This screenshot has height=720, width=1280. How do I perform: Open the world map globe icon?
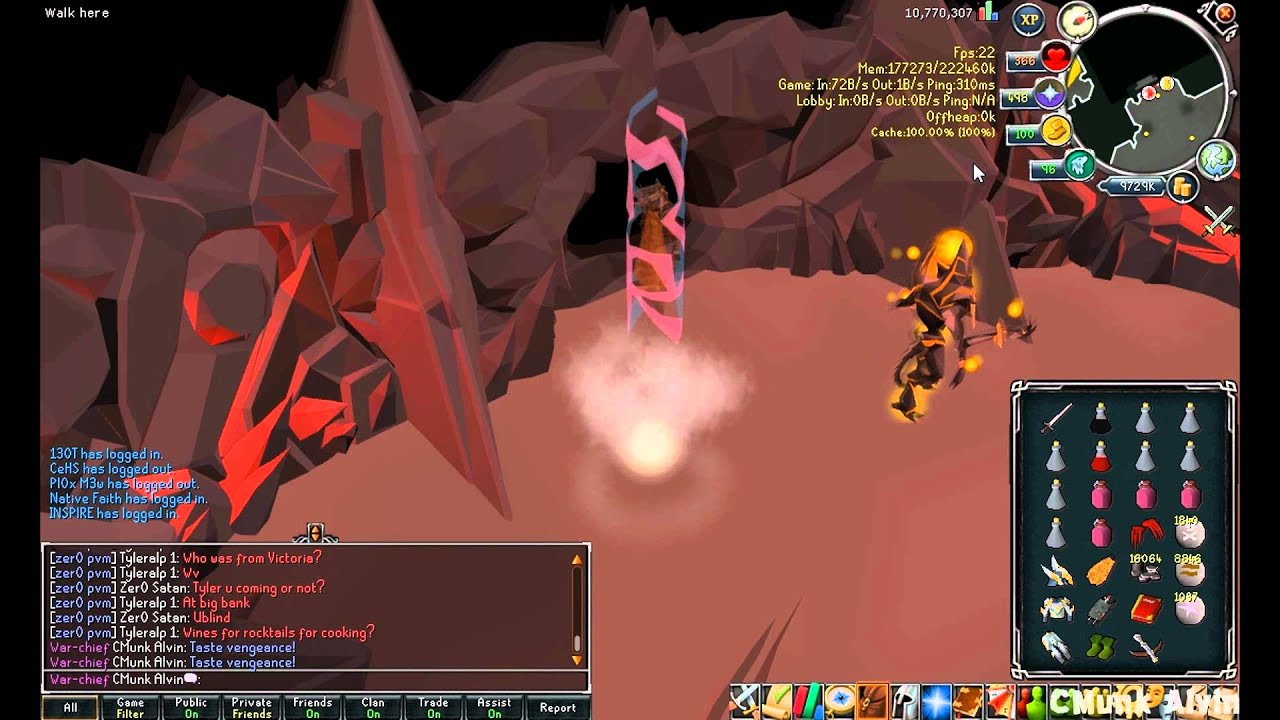1216,160
